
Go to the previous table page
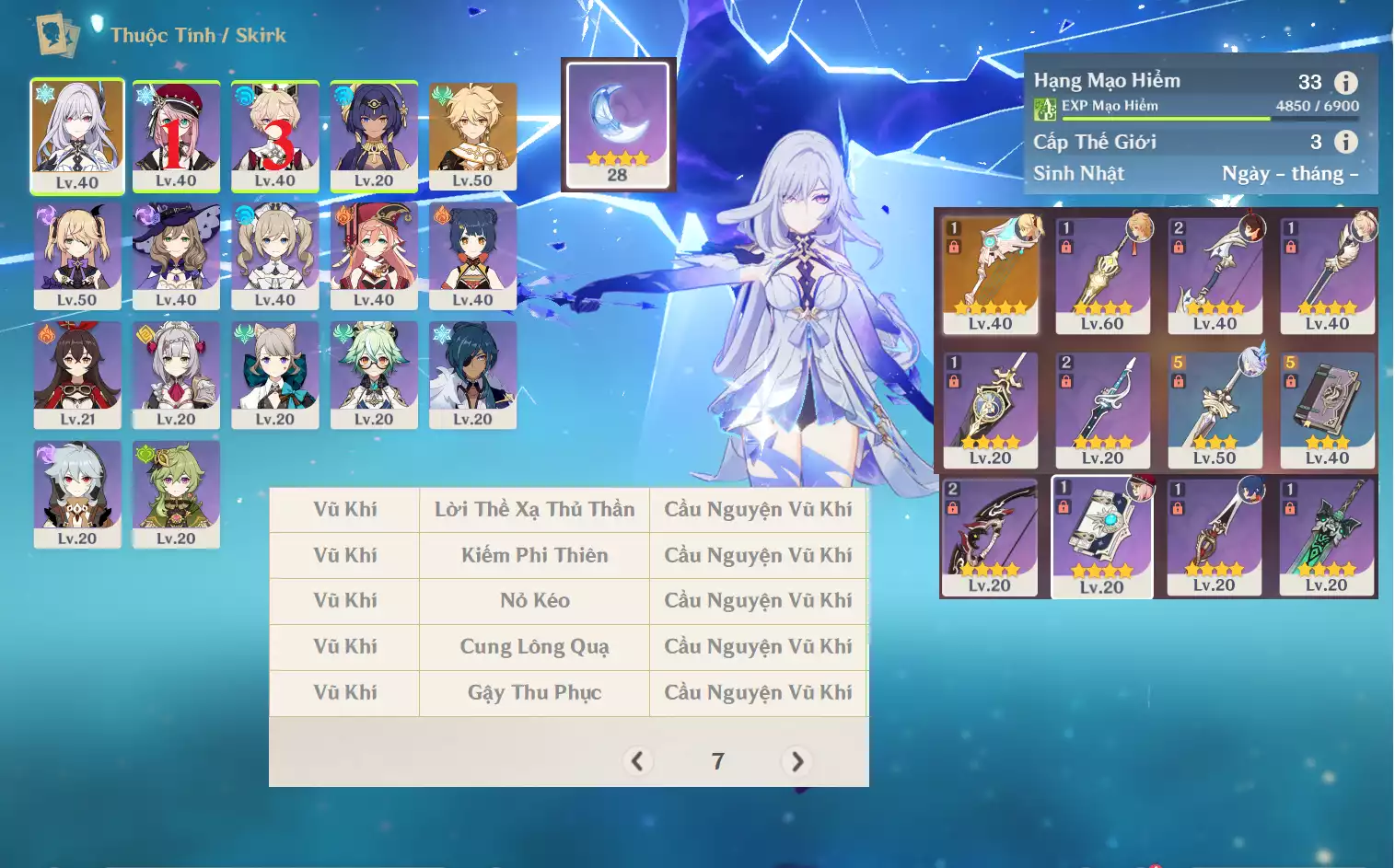tap(637, 761)
